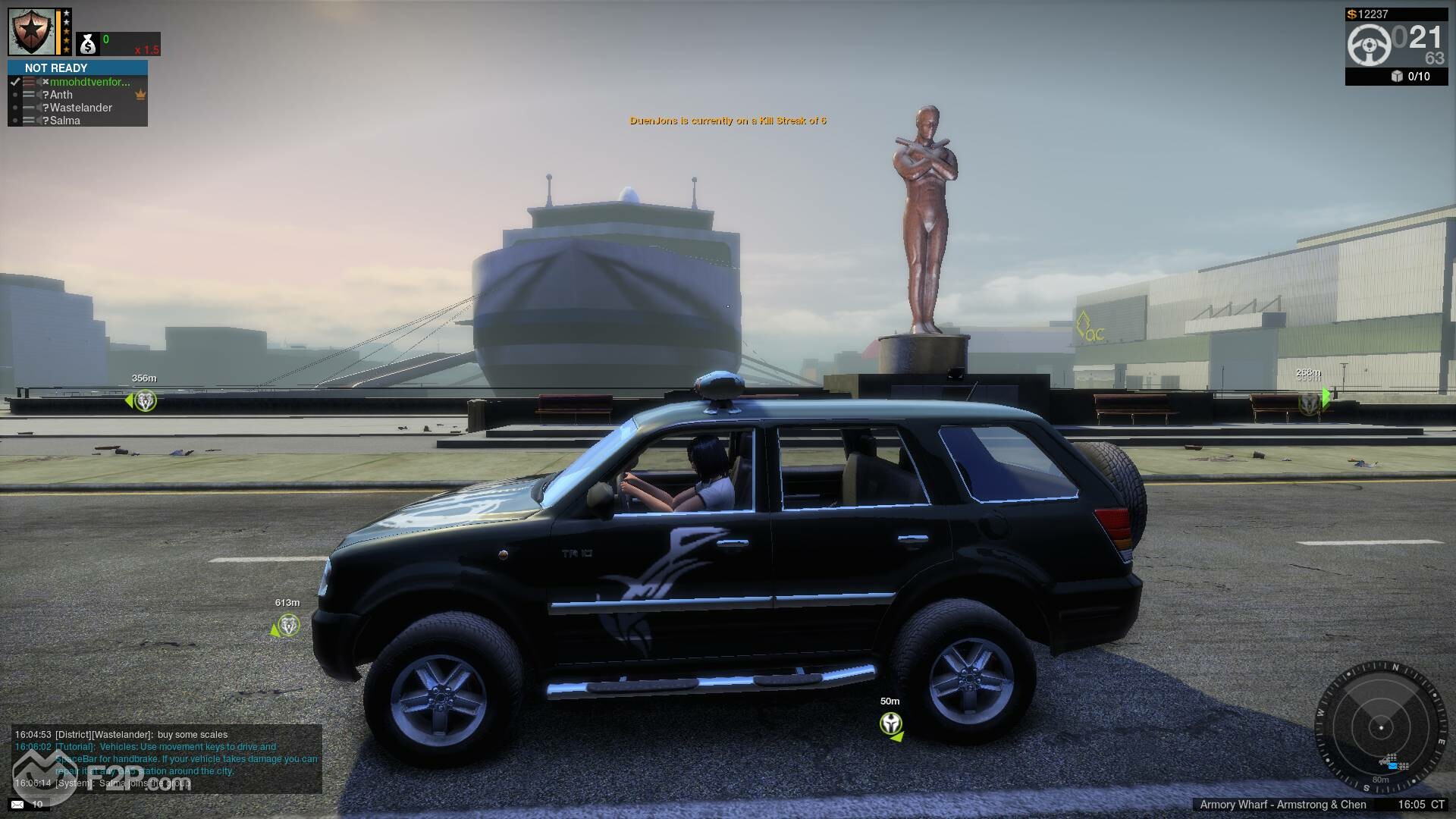Image resolution: width=1456 pixels, height=819 pixels.
Task: Select the 613m waypoint marker
Action: click(288, 626)
